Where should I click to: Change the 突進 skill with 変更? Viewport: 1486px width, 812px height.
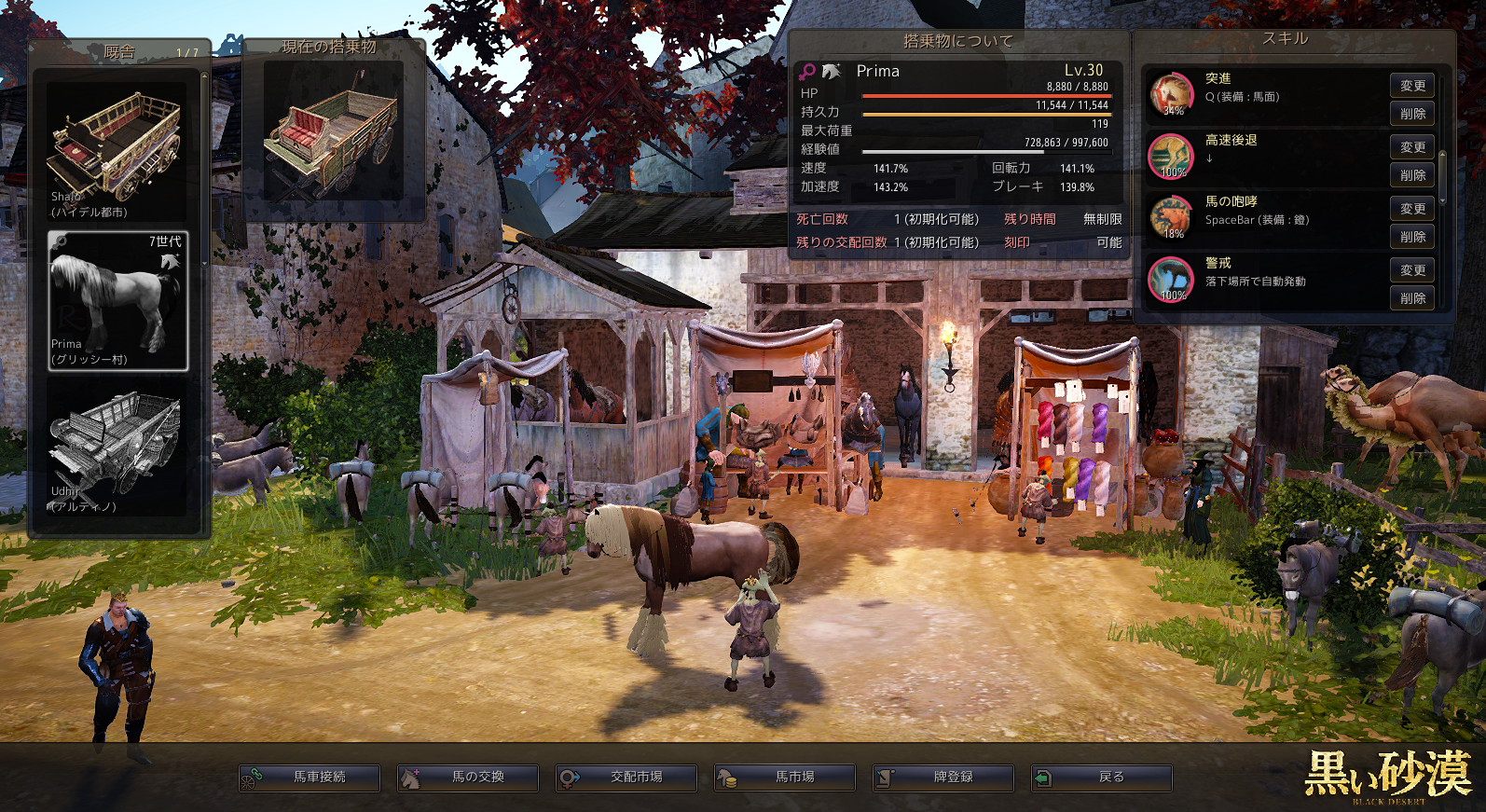(1412, 86)
